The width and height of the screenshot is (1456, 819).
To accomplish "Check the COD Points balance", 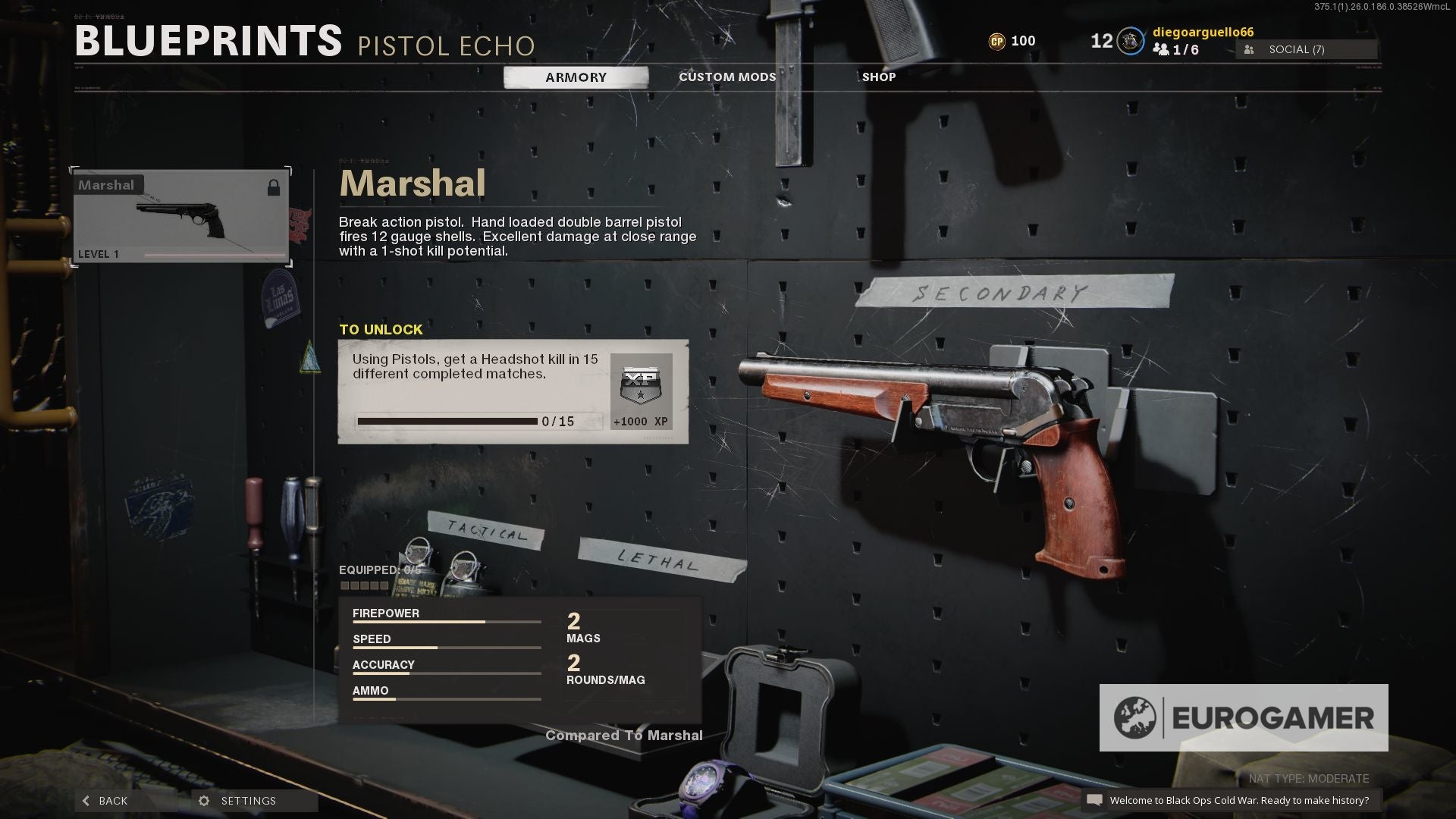I will point(1012,41).
